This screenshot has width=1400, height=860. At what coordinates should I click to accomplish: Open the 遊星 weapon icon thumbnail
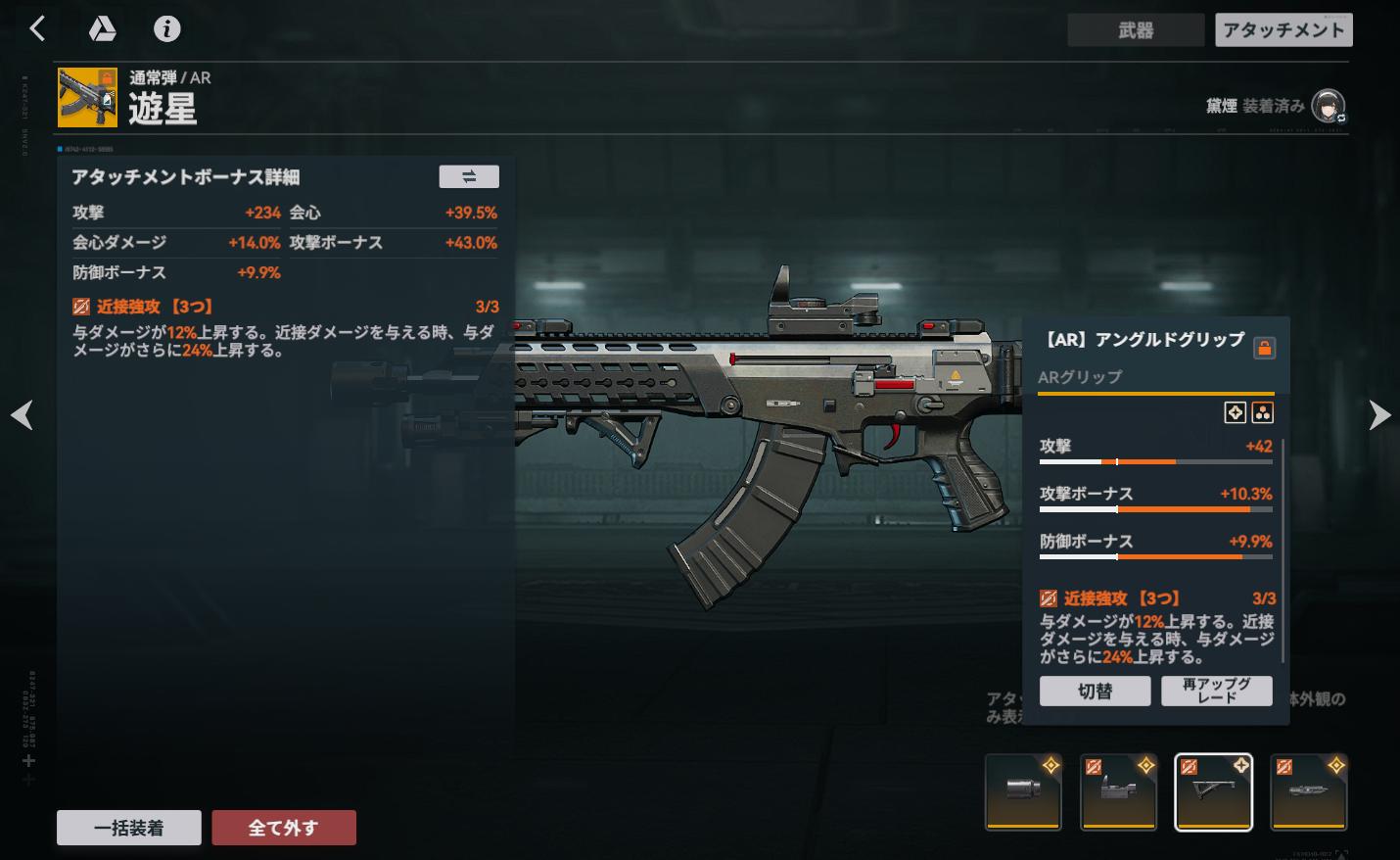(x=87, y=97)
